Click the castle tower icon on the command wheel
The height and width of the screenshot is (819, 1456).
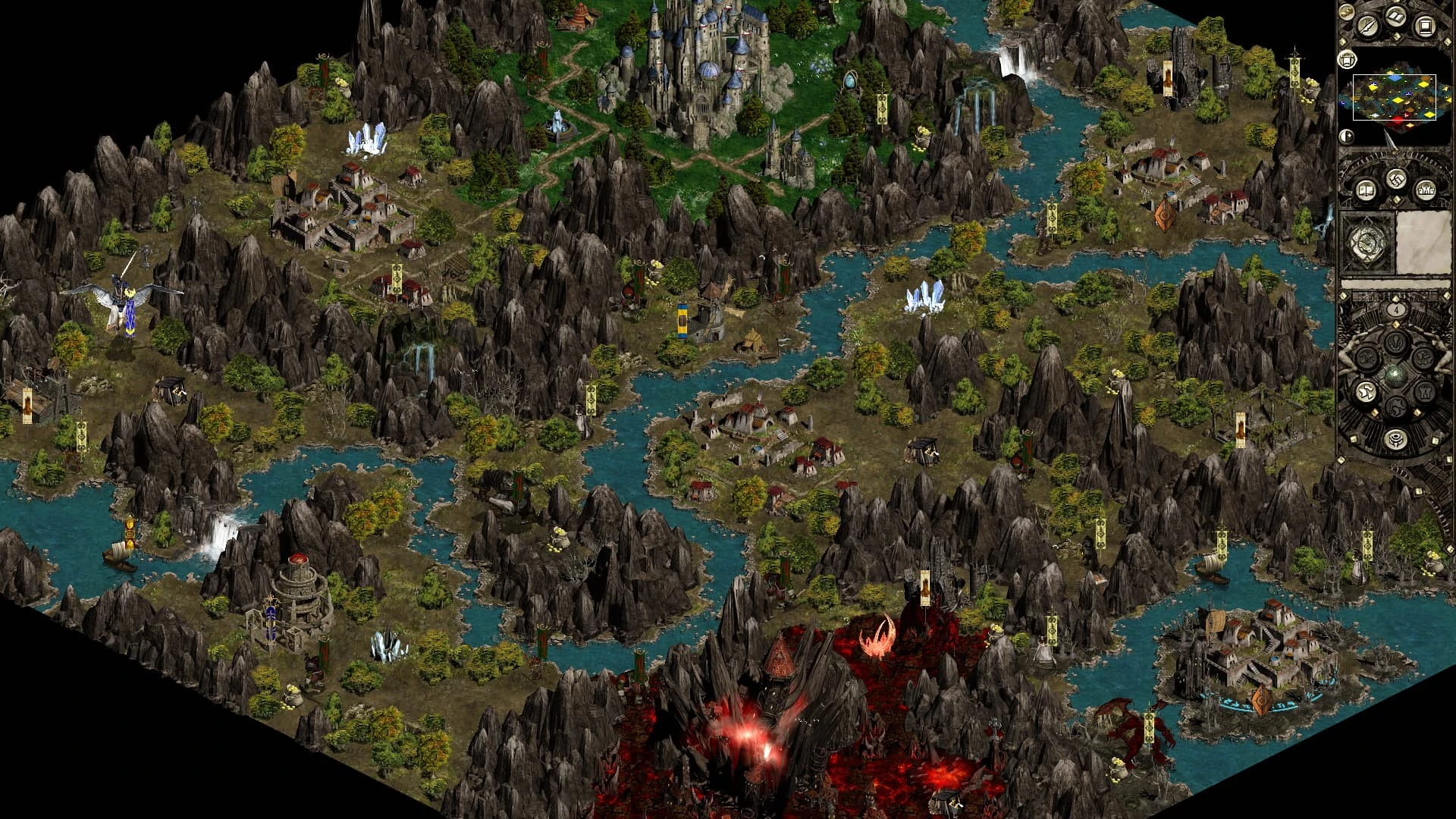1425,392
